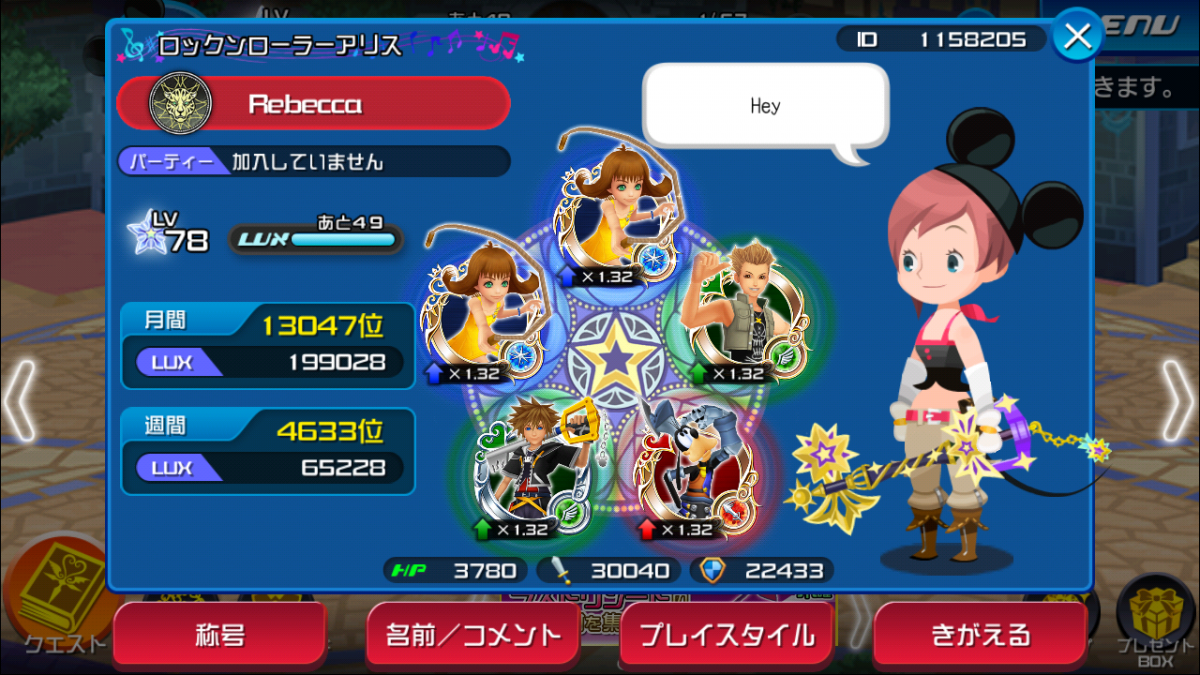Click the Rebecca player name banner

(314, 103)
